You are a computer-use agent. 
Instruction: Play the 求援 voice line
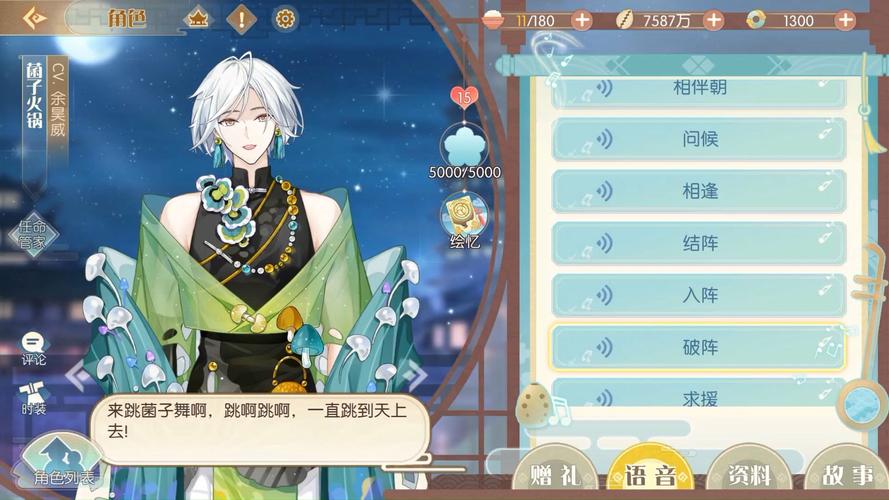tap(698, 397)
